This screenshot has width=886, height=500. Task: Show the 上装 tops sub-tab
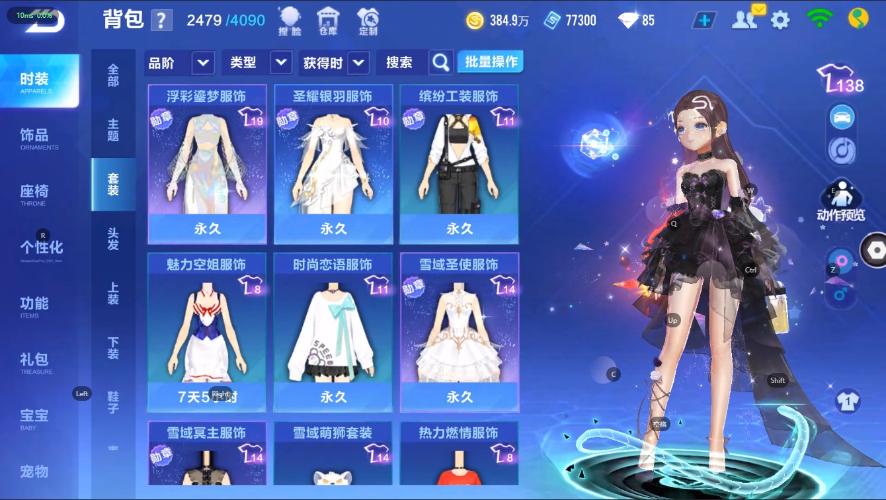pyautogui.click(x=113, y=292)
